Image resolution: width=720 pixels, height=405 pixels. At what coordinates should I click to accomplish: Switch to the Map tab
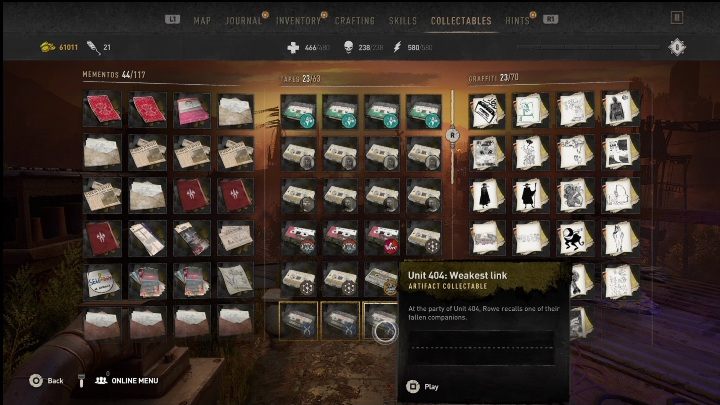pos(202,20)
